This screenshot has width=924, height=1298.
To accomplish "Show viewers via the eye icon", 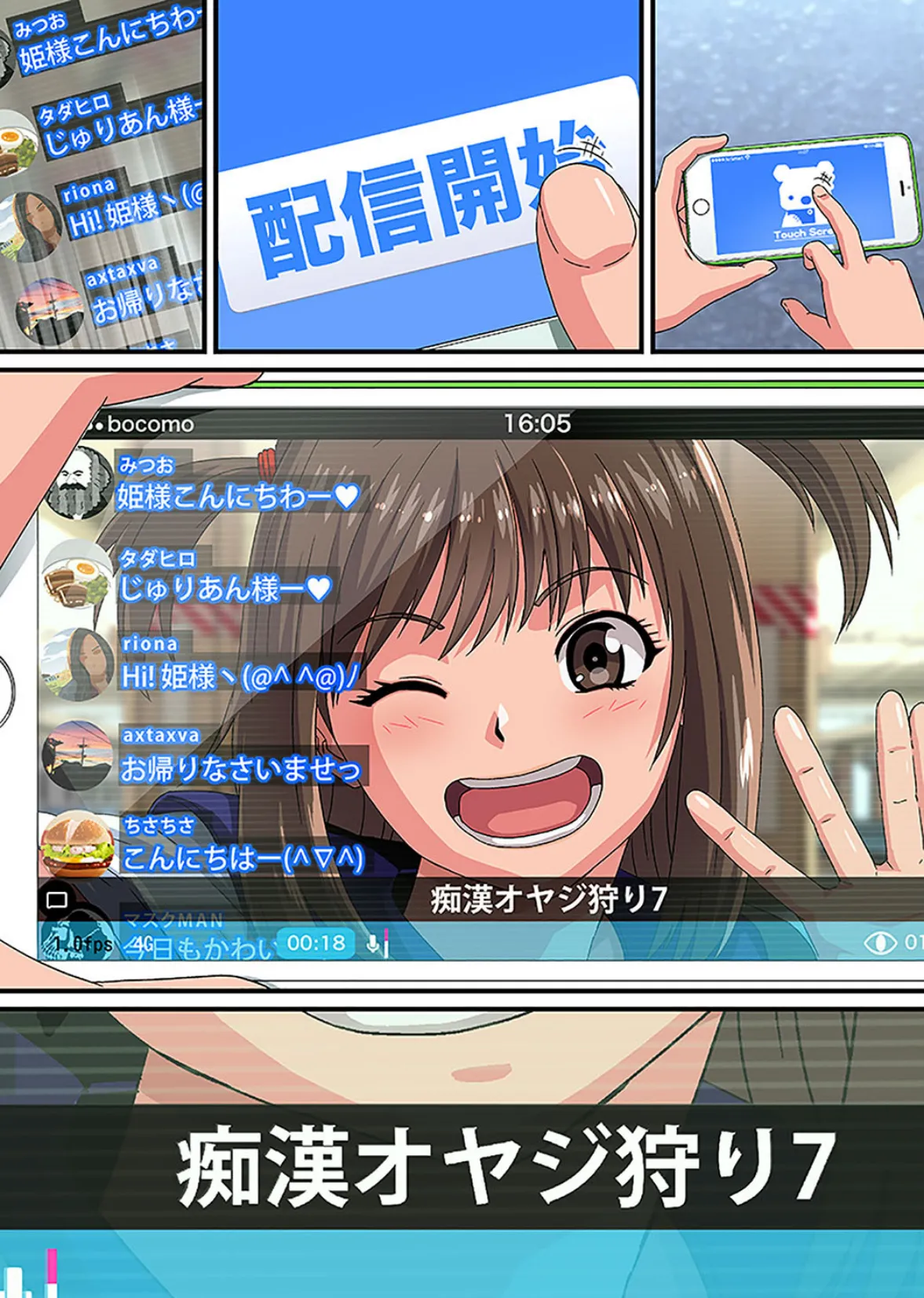I will click(x=879, y=942).
